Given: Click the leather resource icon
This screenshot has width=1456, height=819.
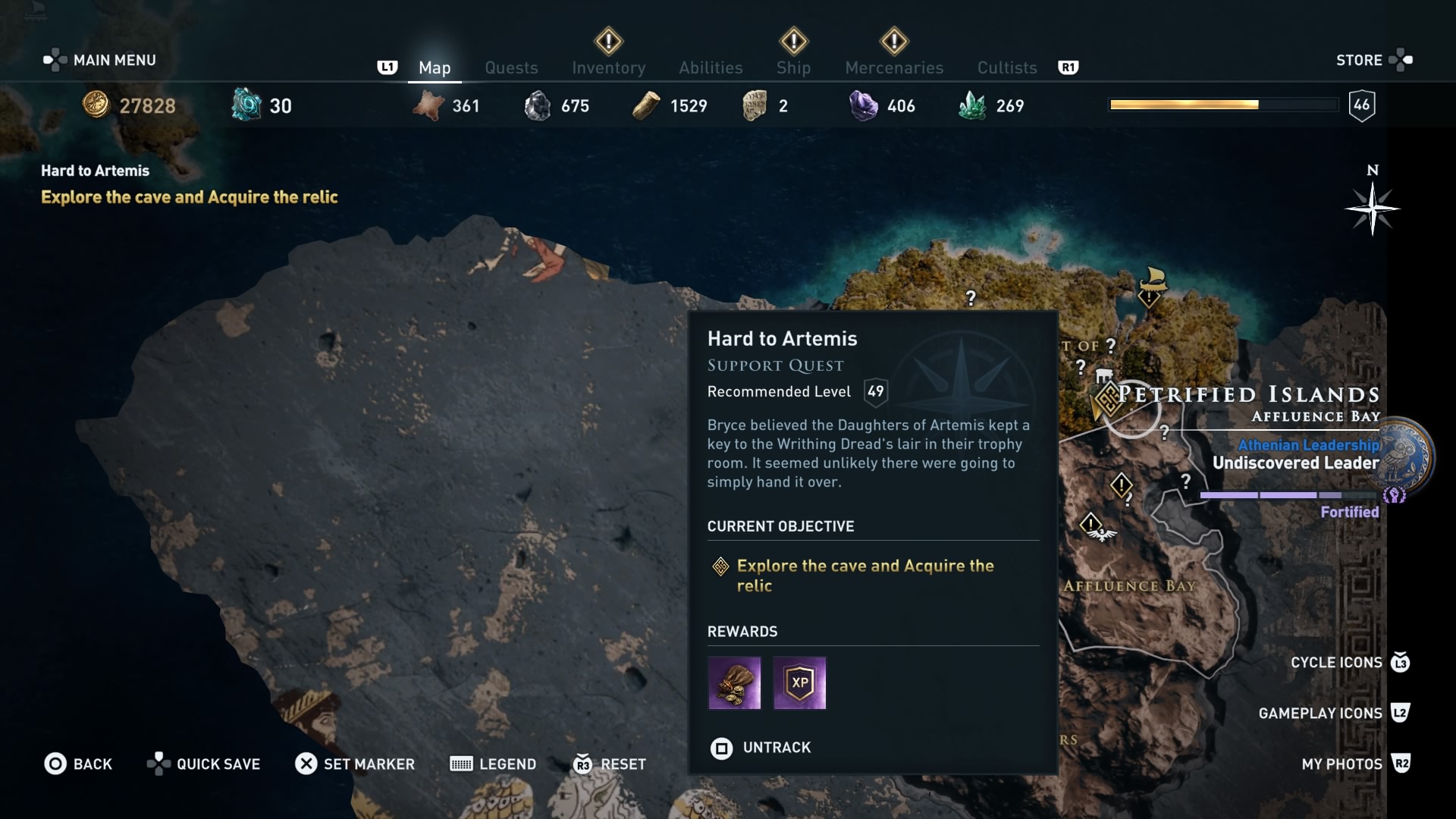Looking at the screenshot, I should pyautogui.click(x=429, y=105).
